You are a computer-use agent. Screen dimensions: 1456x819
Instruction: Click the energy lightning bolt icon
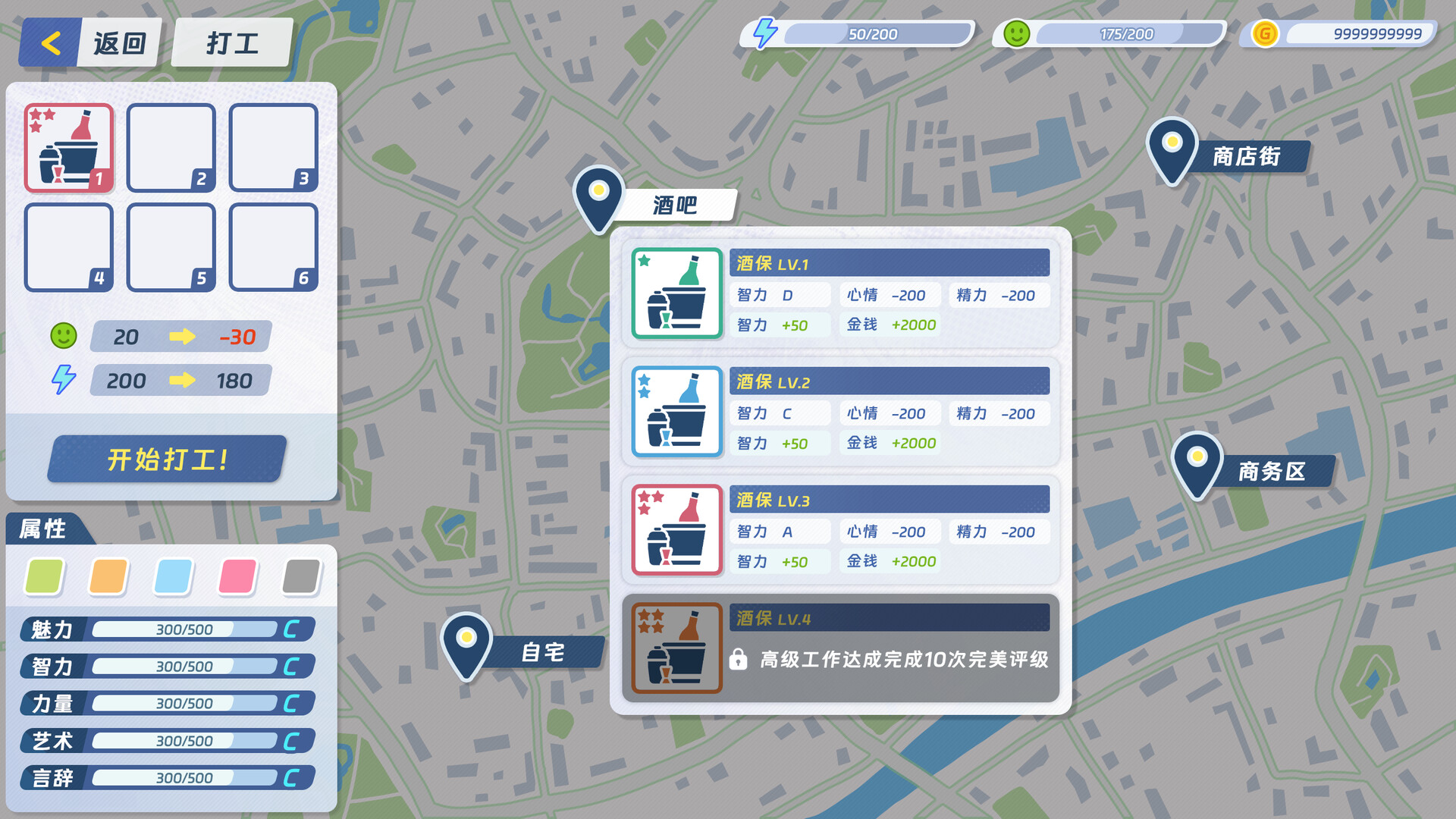[x=764, y=32]
